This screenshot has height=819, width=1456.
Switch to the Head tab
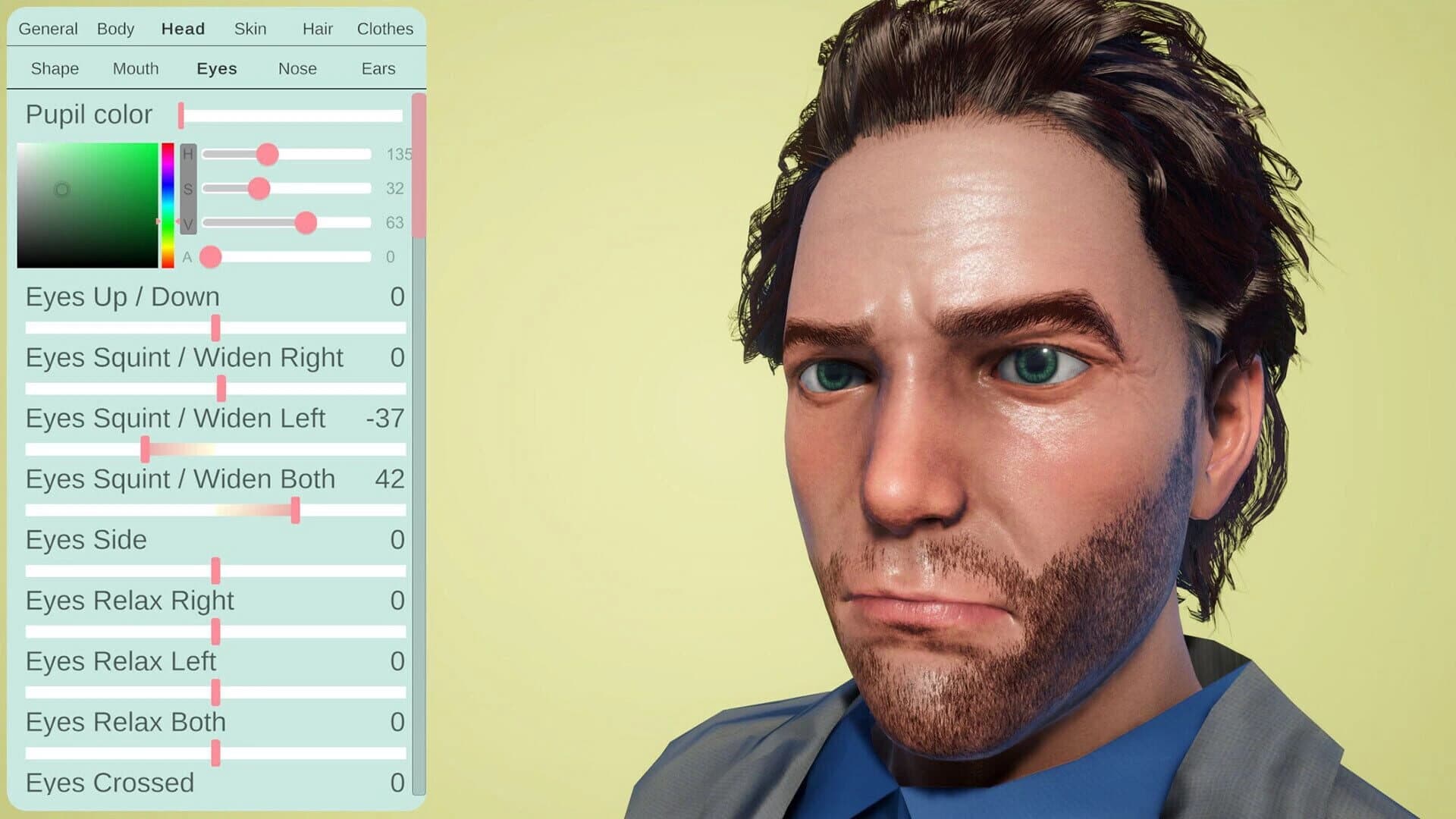click(182, 29)
